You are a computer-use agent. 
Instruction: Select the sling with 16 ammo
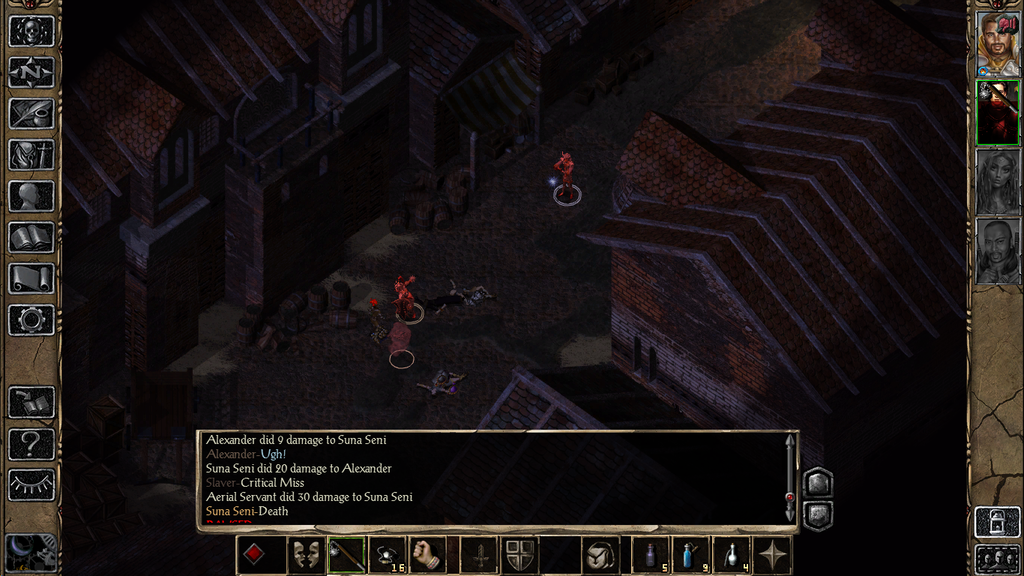(x=387, y=555)
